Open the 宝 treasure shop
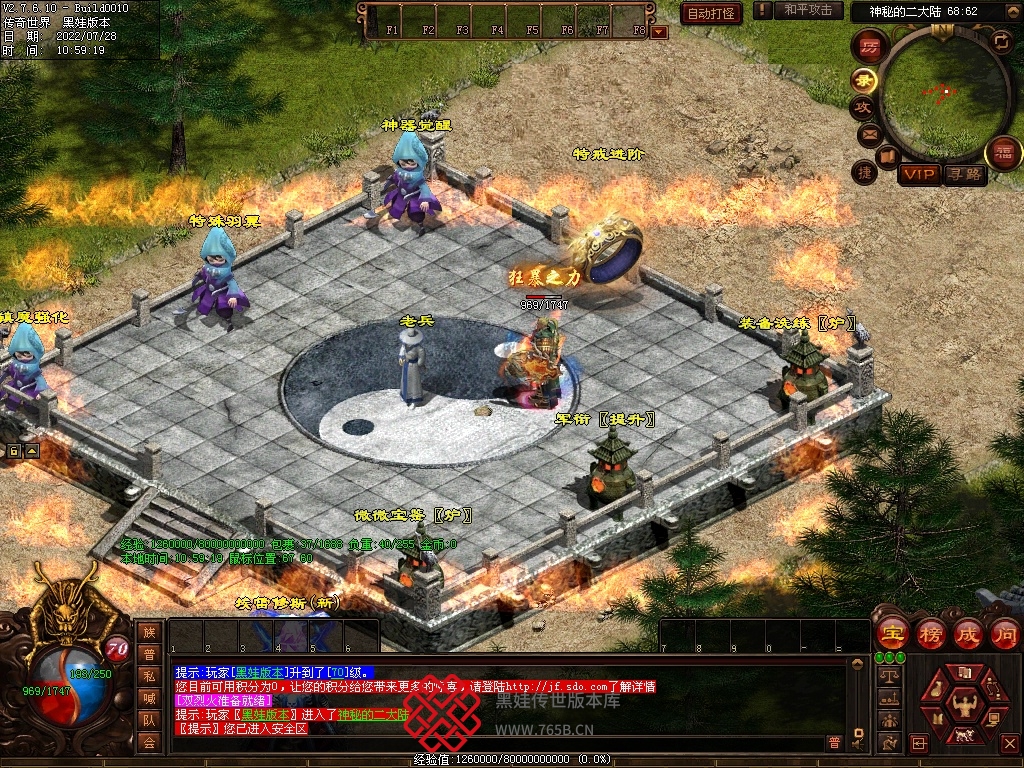The height and width of the screenshot is (768, 1024). (891, 633)
